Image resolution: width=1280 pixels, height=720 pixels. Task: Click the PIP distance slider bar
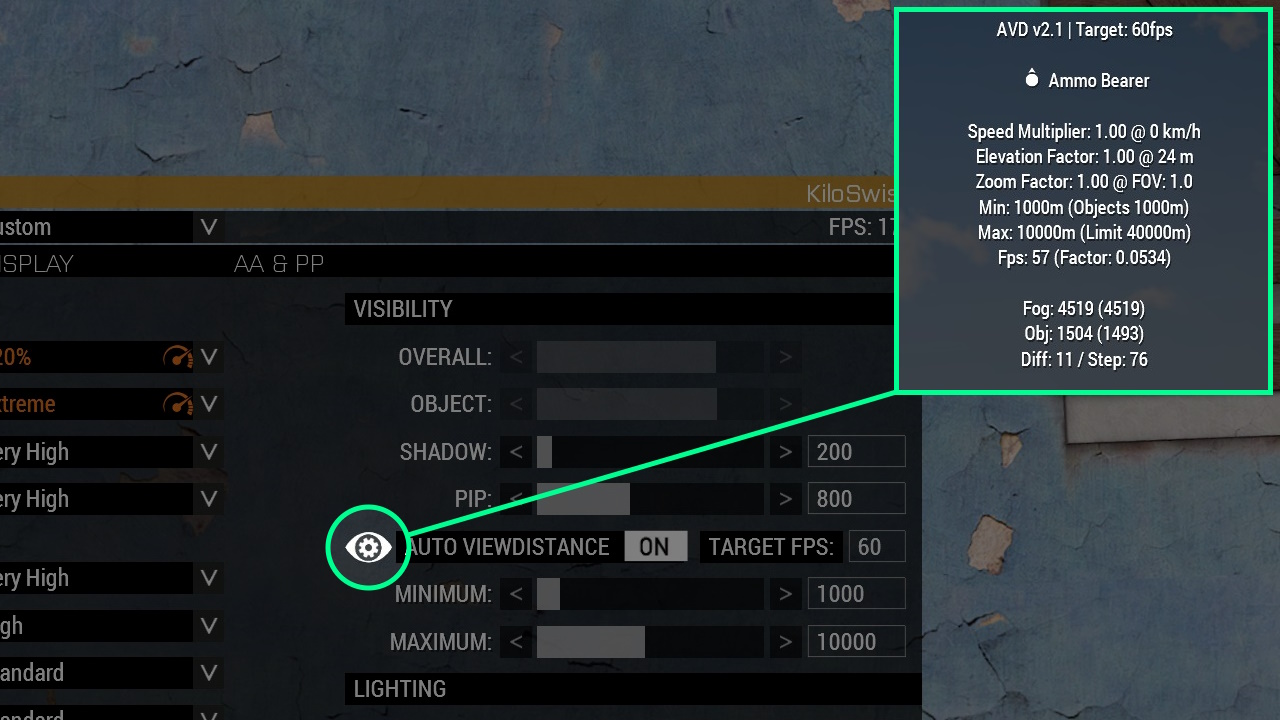tap(650, 498)
